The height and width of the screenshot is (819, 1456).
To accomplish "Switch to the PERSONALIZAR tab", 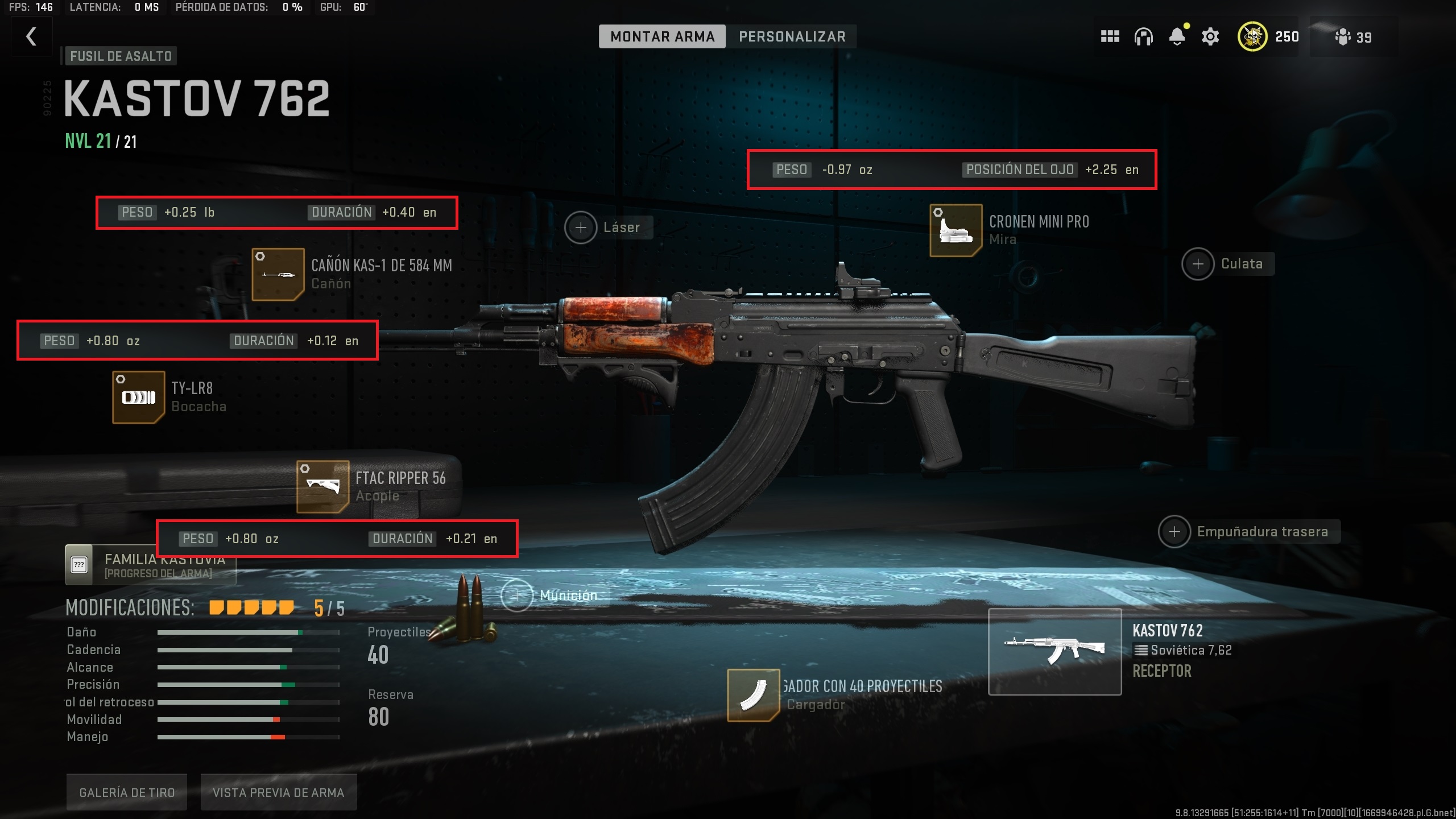I will pyautogui.click(x=792, y=36).
